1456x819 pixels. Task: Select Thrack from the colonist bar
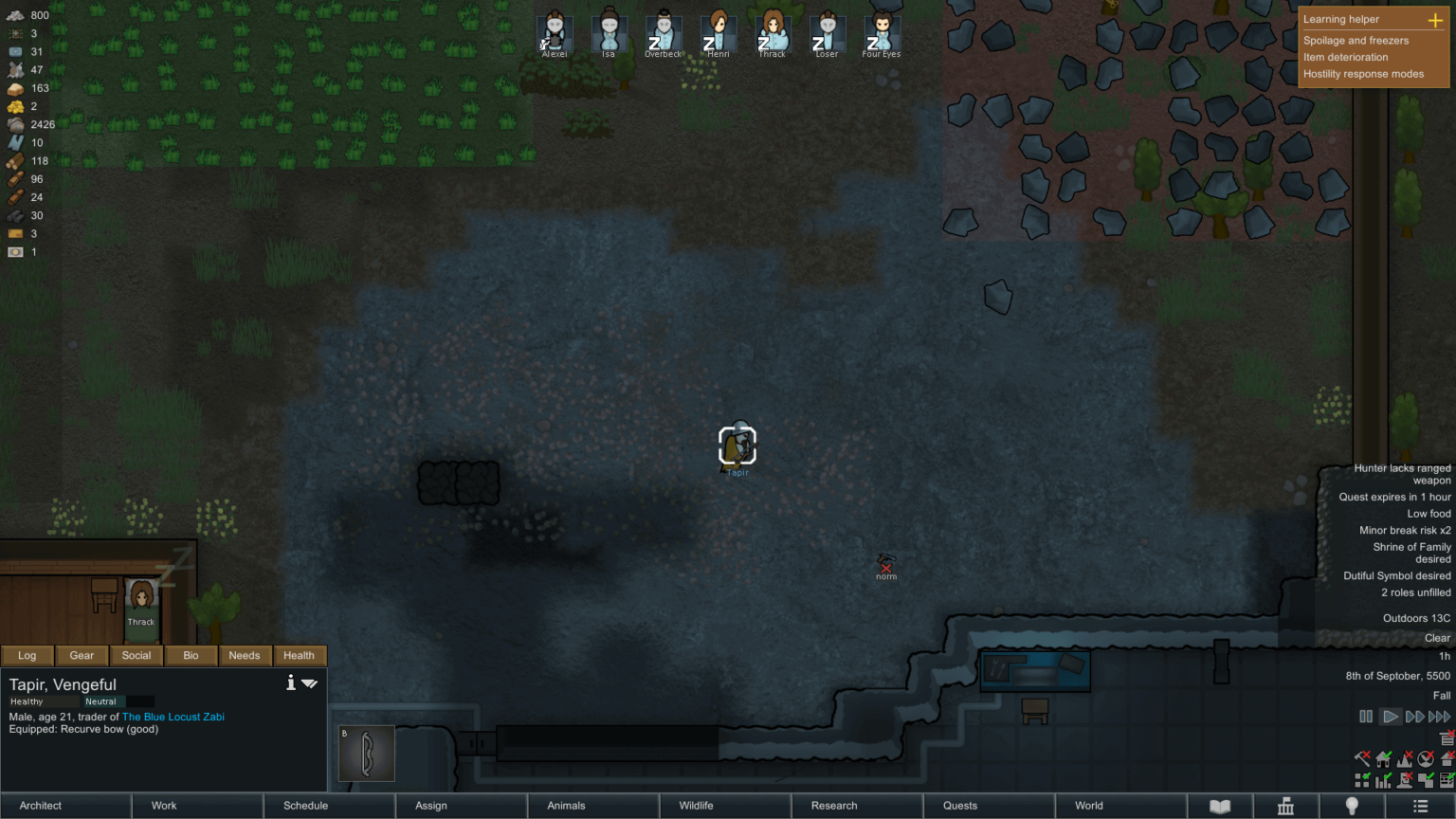[772, 33]
